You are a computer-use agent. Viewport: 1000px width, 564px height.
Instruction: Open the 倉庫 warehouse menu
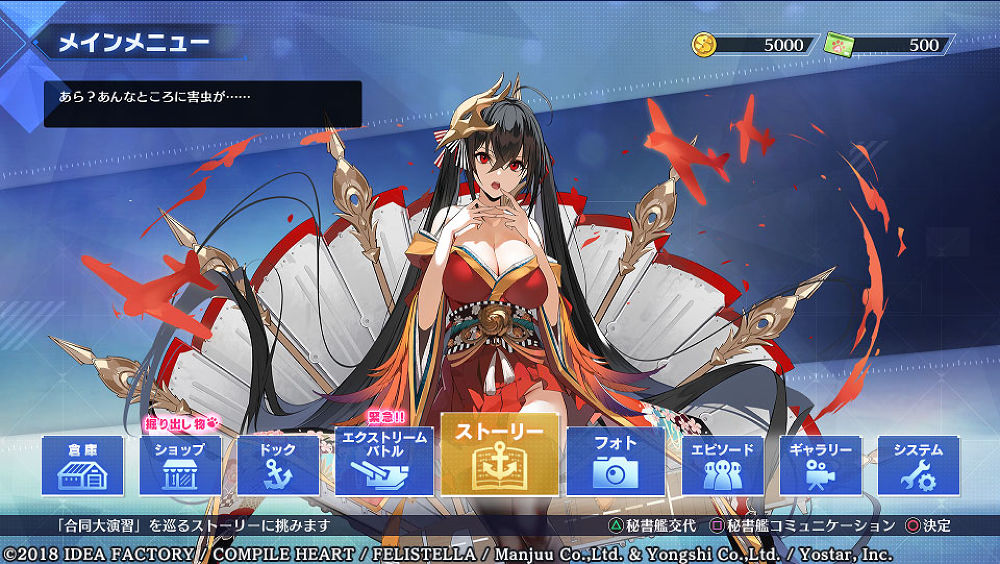click(83, 465)
